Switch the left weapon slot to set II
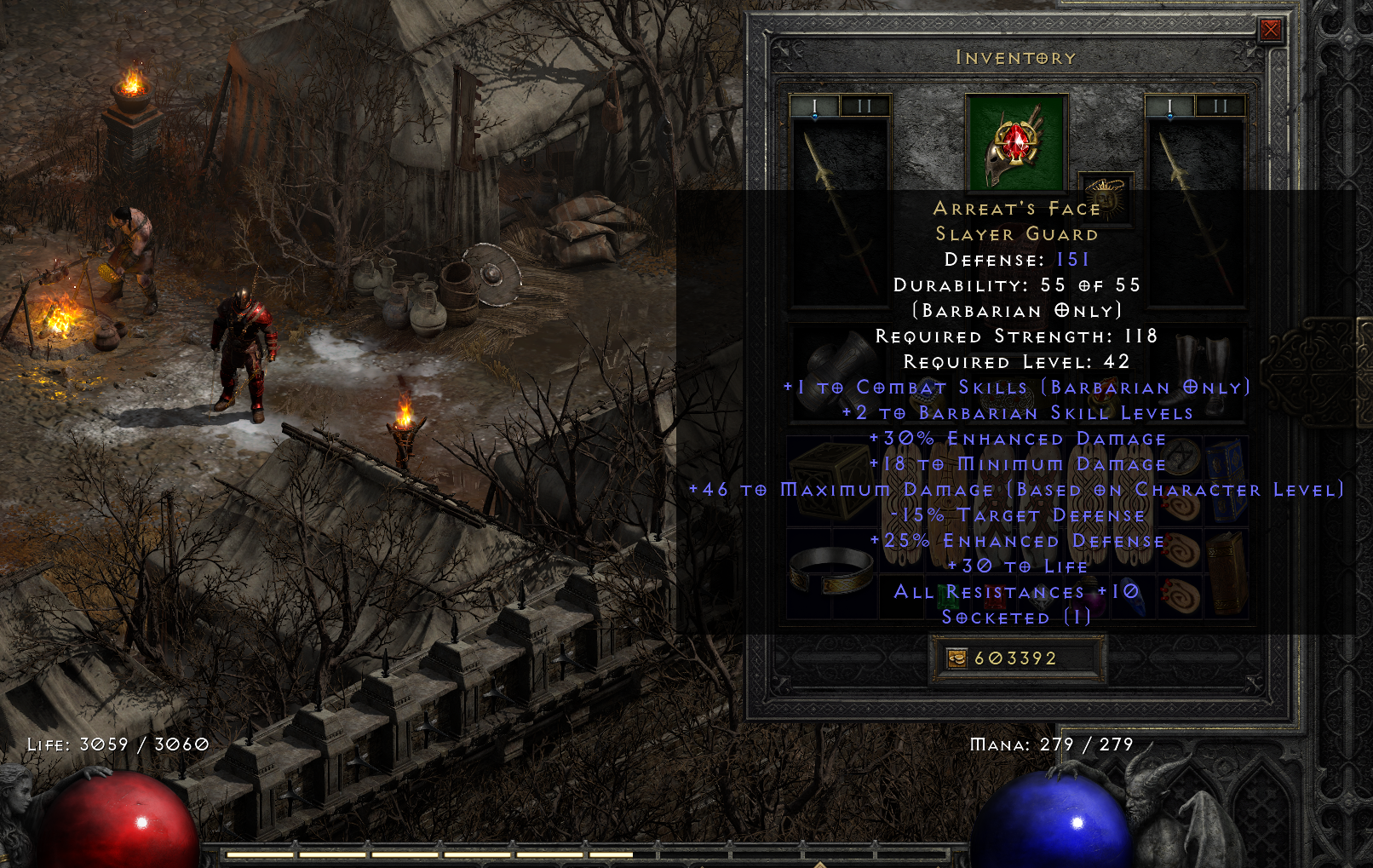This screenshot has height=868, width=1373. [865, 106]
